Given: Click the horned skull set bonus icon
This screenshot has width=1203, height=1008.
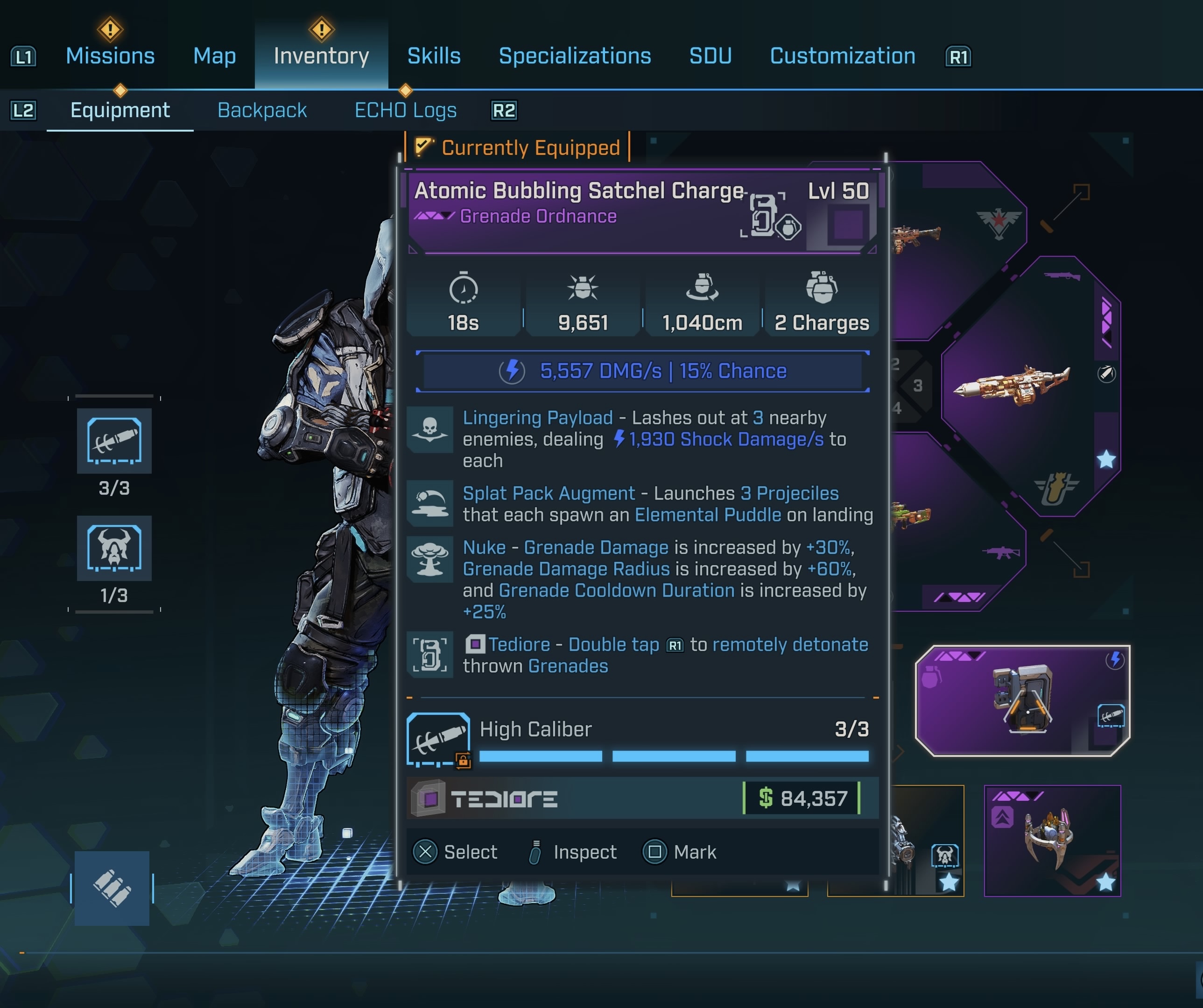Looking at the screenshot, I should point(114,548).
